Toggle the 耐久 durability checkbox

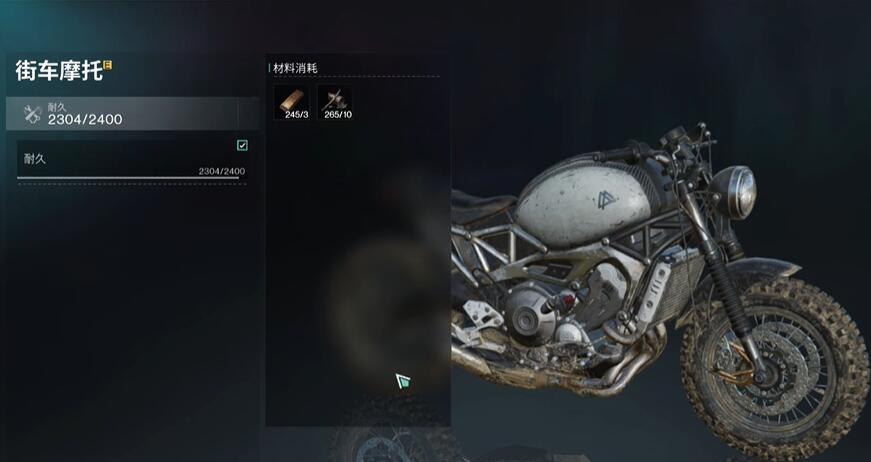[x=242, y=145]
